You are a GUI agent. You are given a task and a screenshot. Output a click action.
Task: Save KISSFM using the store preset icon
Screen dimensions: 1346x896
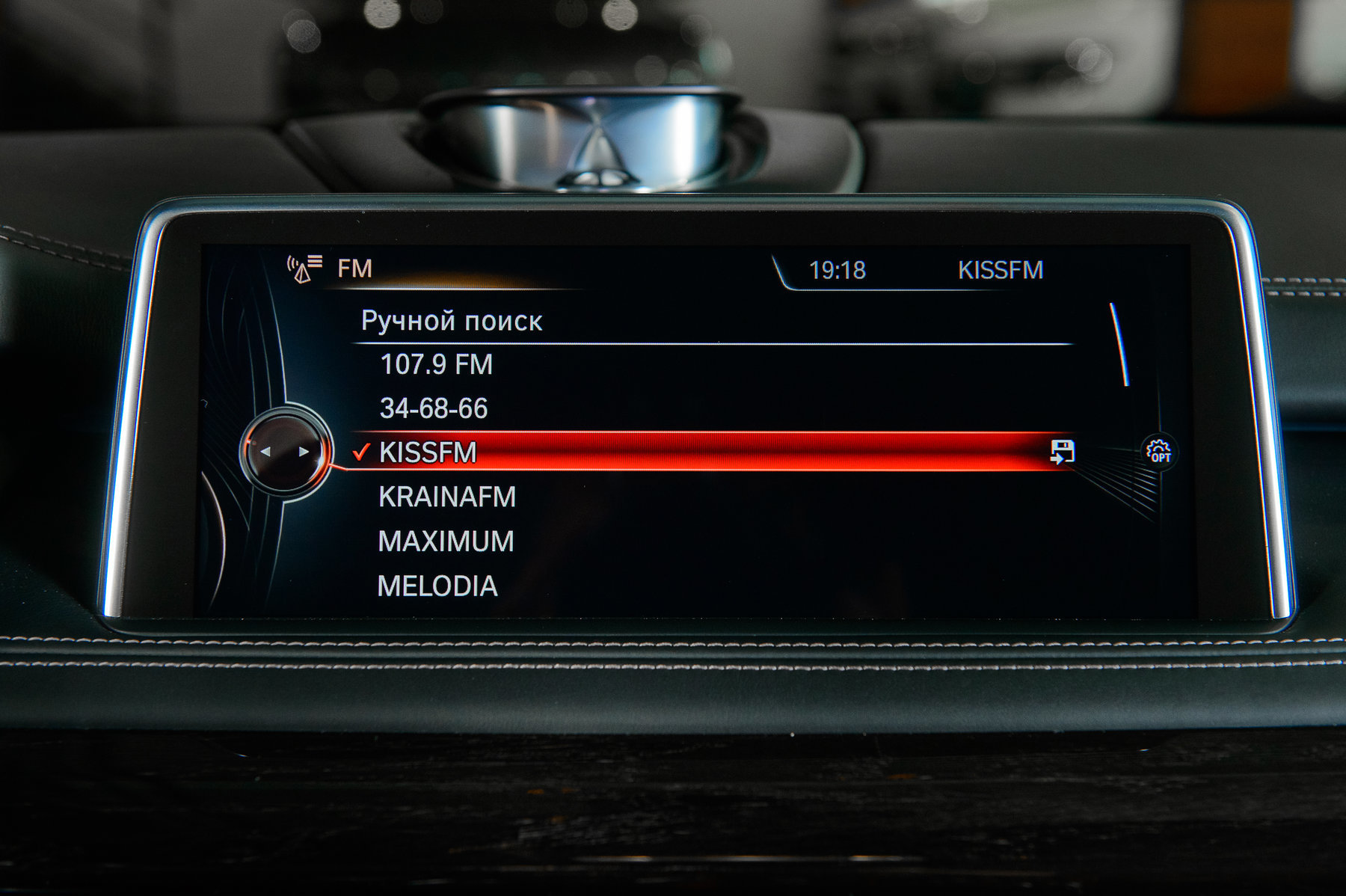[1062, 452]
